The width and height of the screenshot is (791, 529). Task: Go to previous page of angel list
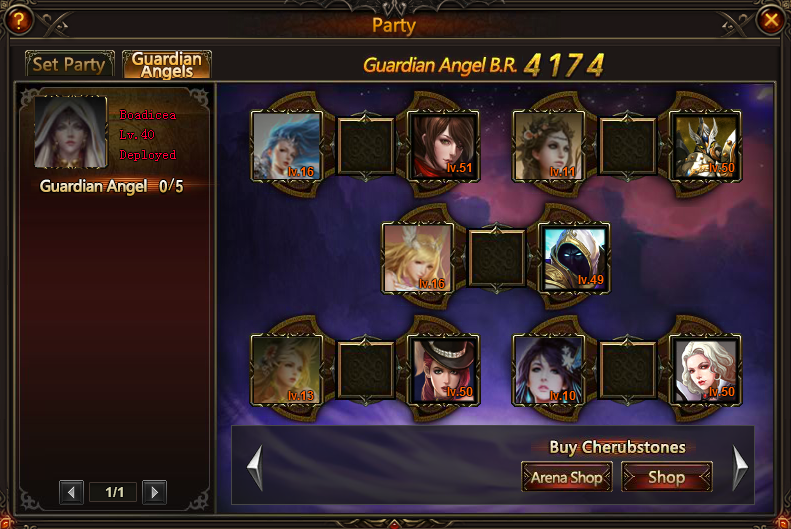coord(71,492)
